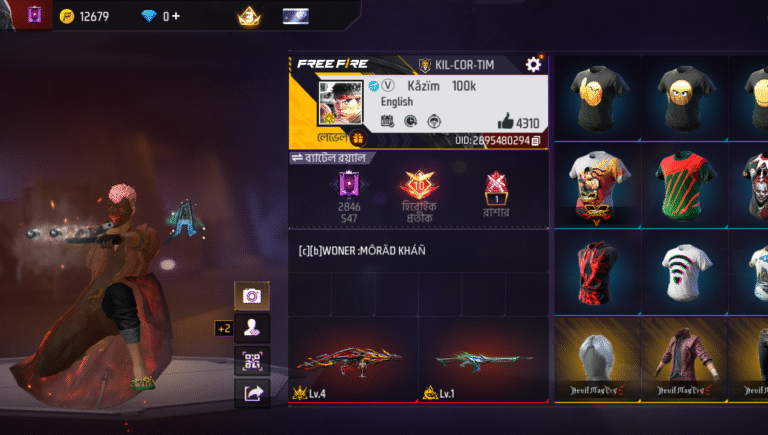Give a like with the thumbs-up icon
Screen dimensions: 768x435
pyautogui.click(x=505, y=122)
